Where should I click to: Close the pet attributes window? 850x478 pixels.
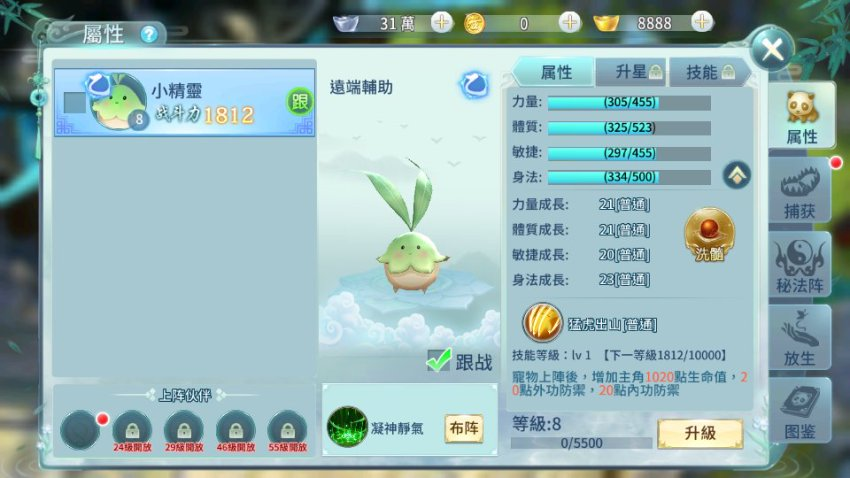pos(771,49)
